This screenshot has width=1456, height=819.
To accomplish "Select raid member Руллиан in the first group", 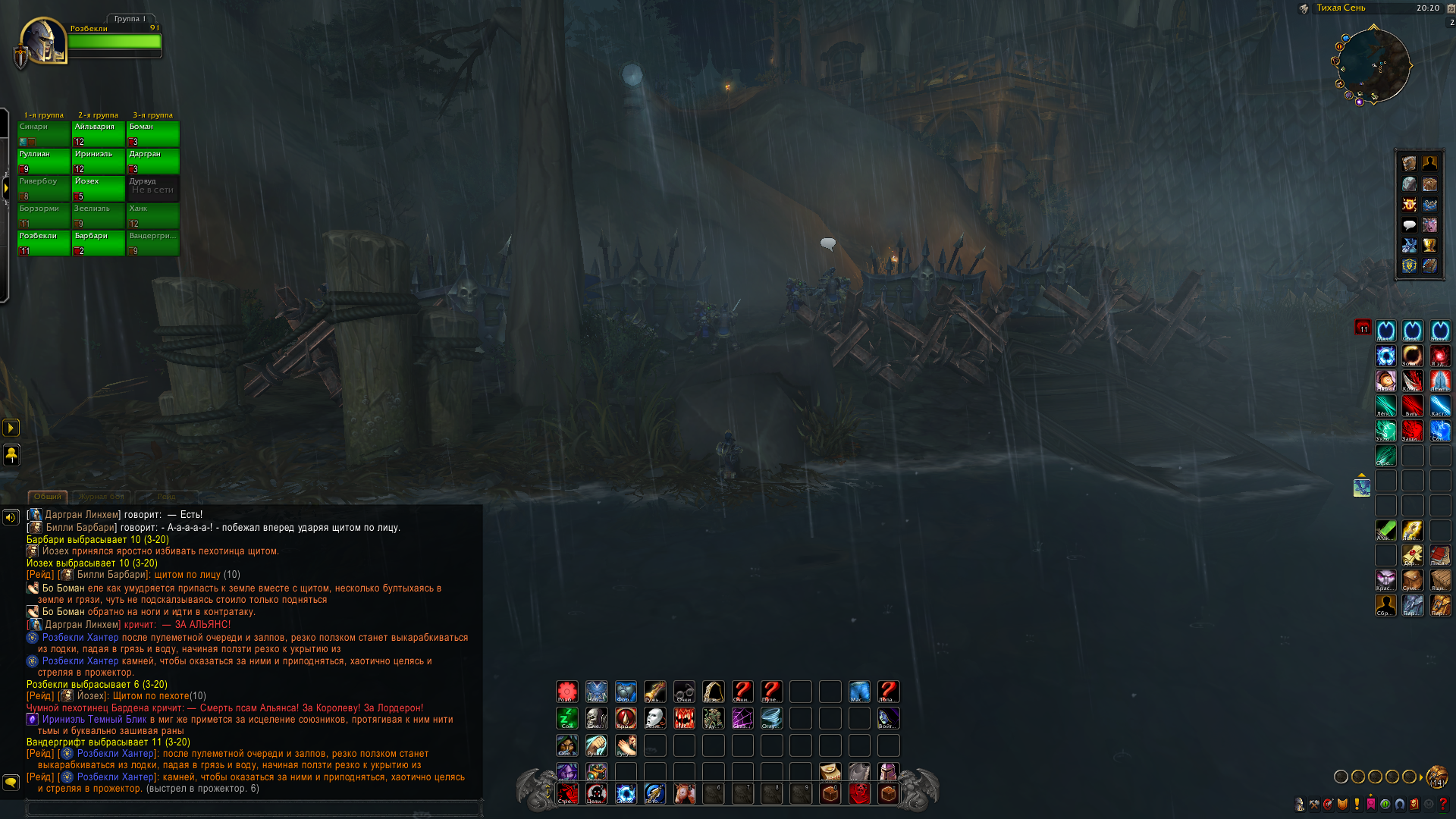I will (43, 161).
